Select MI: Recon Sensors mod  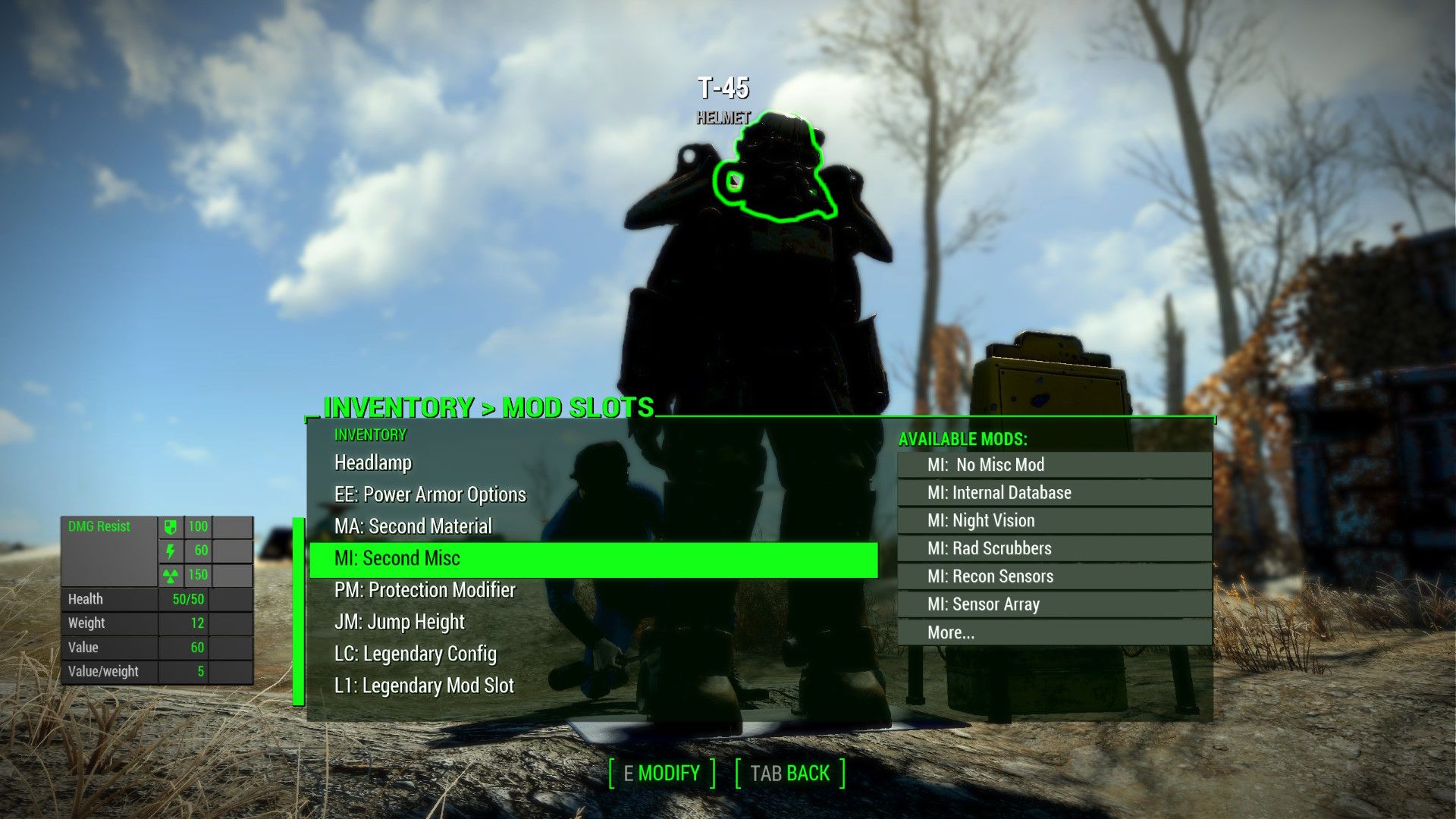[x=991, y=576]
